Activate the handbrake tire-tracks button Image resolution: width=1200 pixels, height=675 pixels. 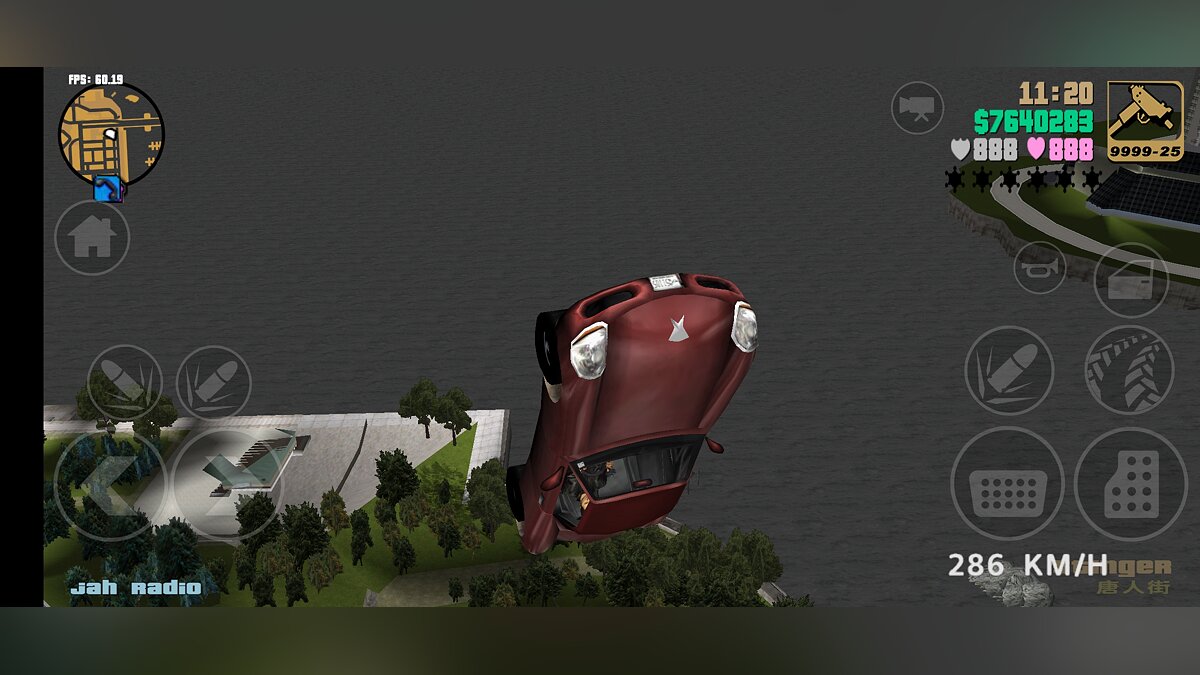[1129, 370]
